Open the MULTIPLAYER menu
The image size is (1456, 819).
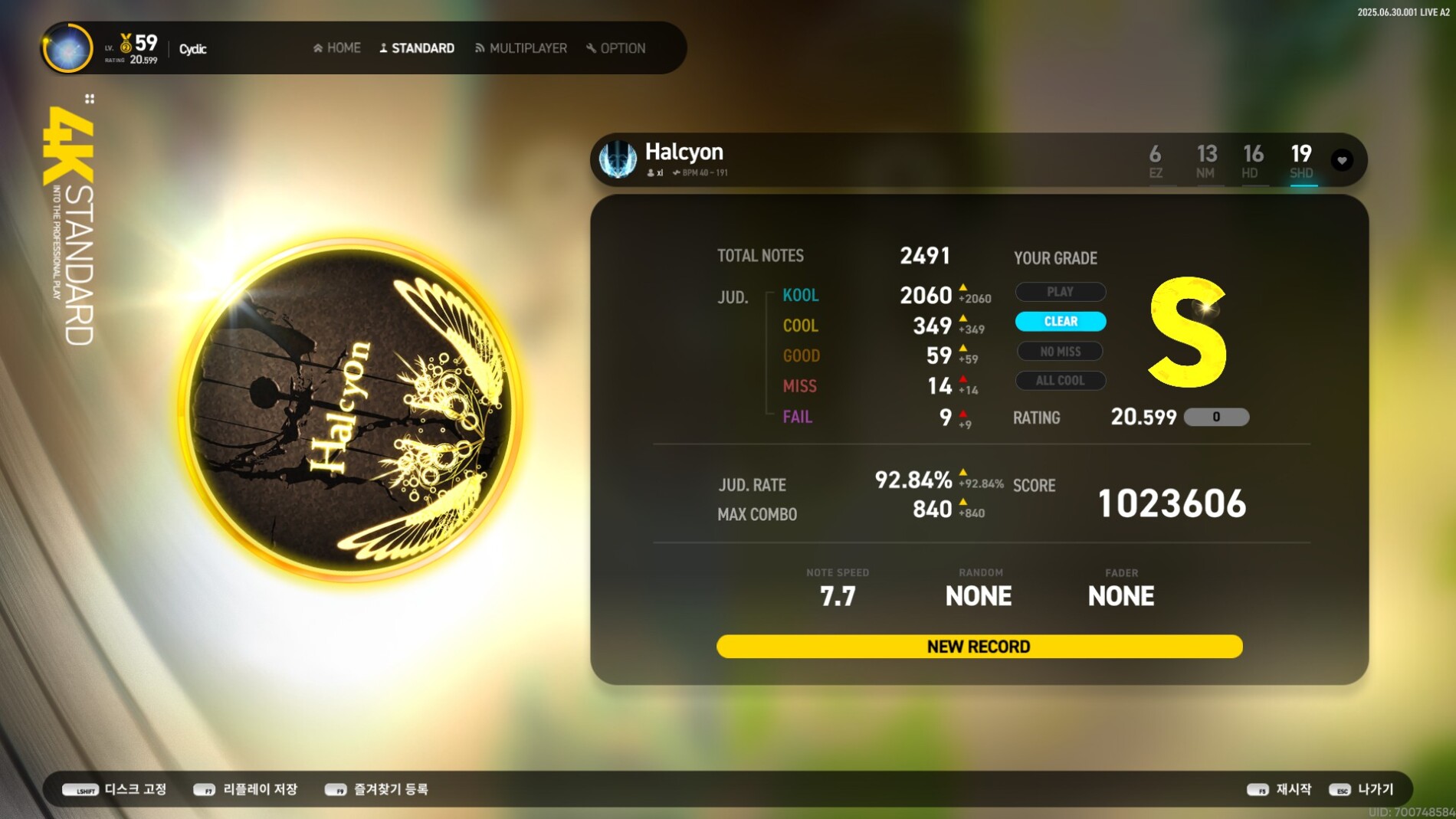[521, 48]
